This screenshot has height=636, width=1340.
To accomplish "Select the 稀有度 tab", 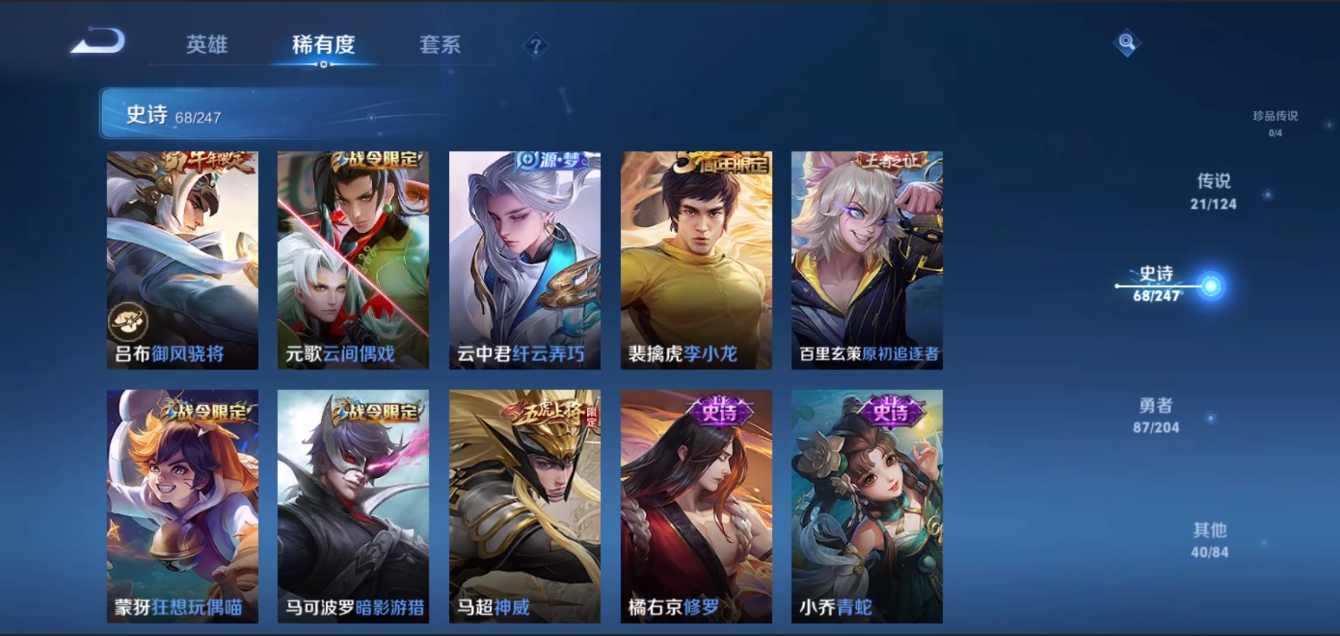I will click(x=323, y=45).
